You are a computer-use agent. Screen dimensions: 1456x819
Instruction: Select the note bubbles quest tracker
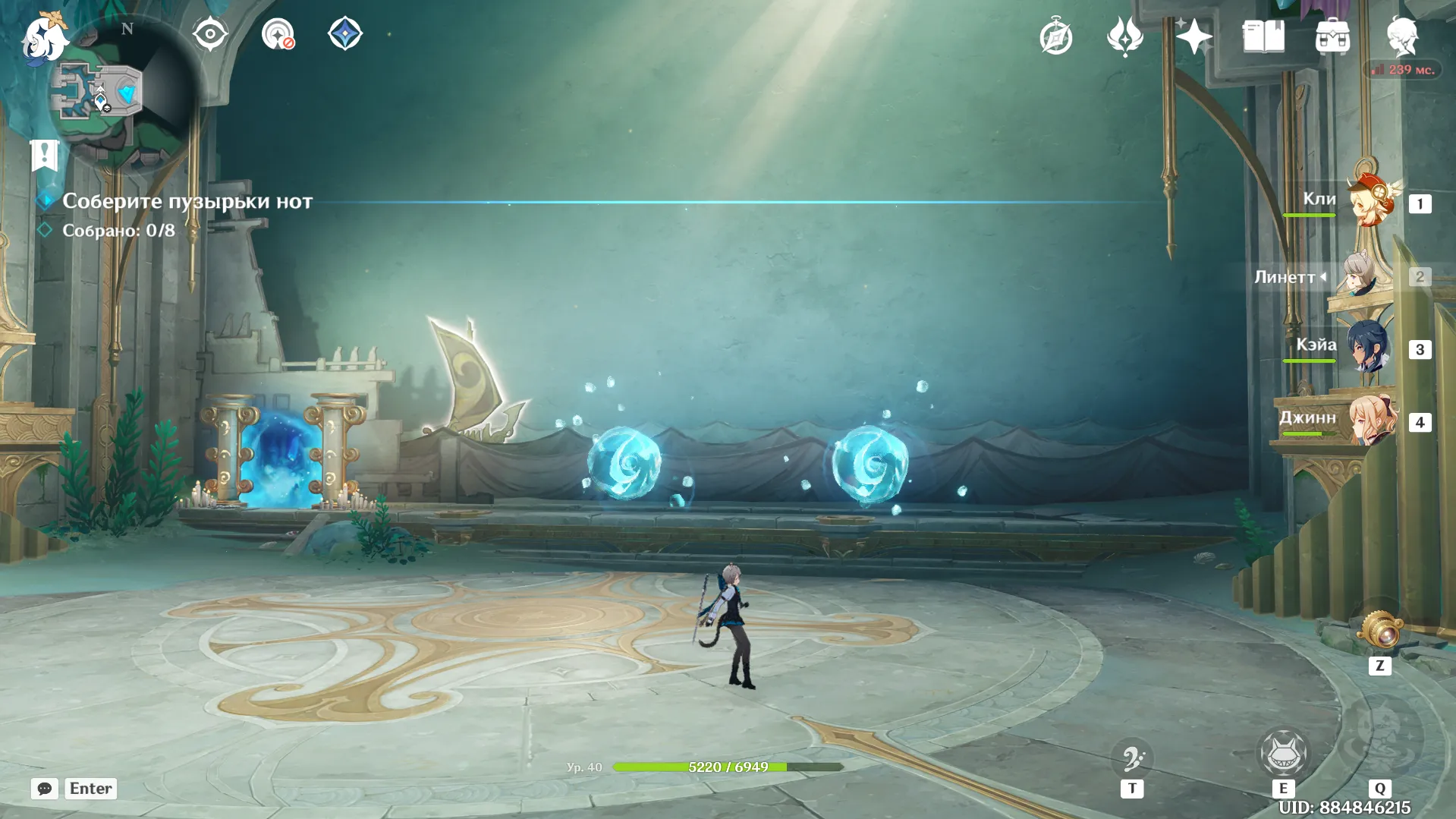coord(187,201)
